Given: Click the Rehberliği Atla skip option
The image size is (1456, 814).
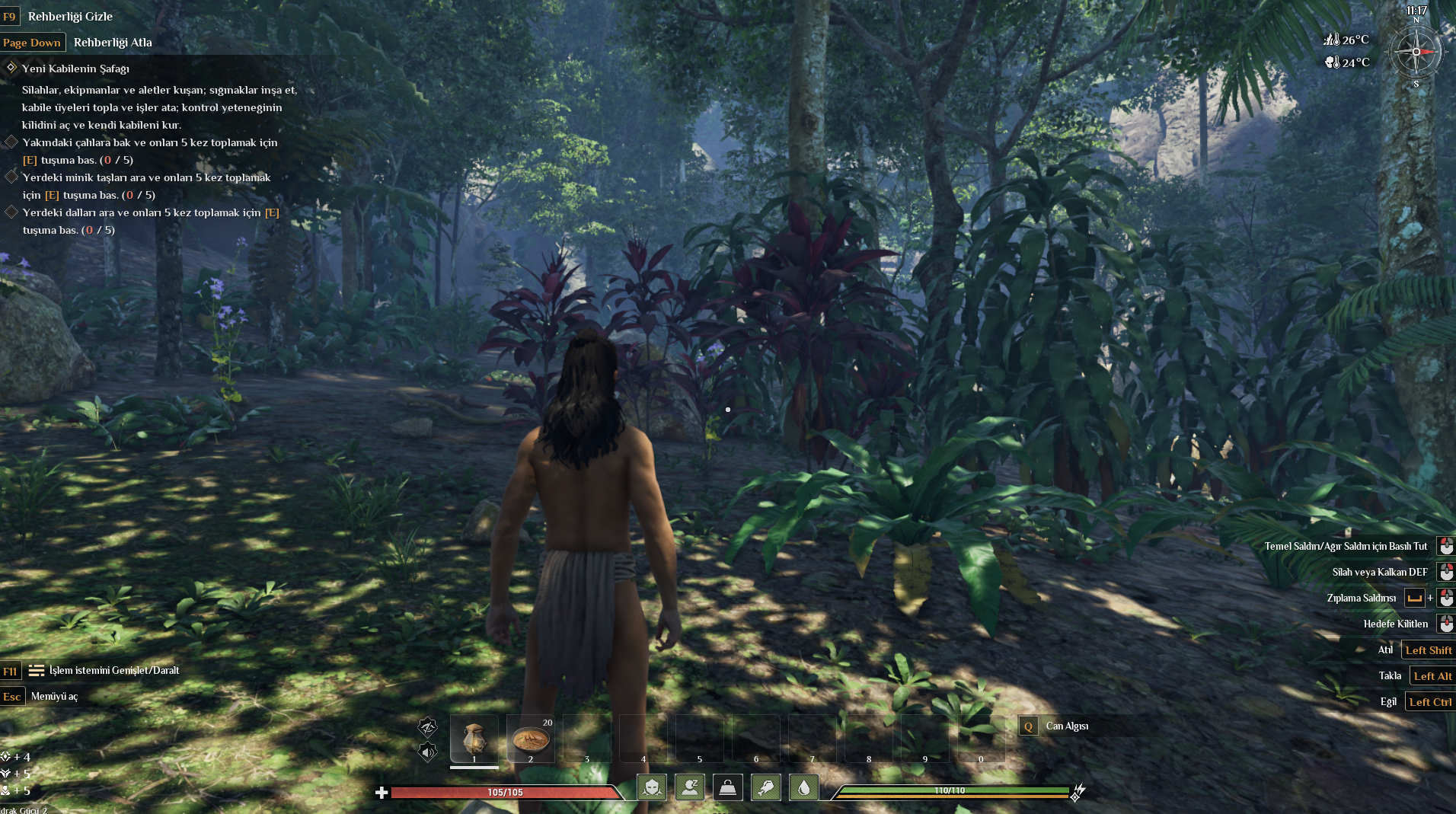Looking at the screenshot, I should click(113, 43).
